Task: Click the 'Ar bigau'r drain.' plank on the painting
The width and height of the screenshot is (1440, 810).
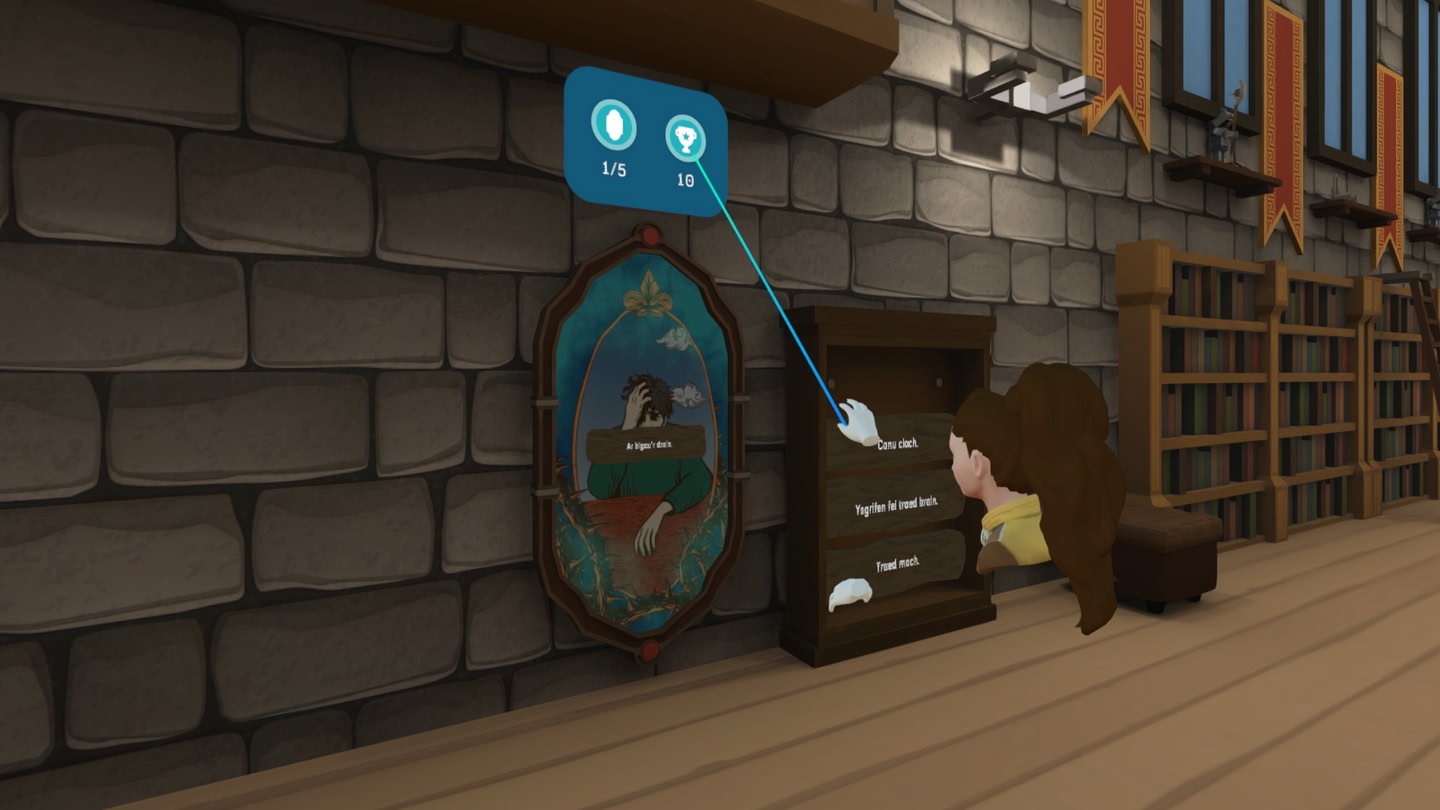Action: pos(649,446)
